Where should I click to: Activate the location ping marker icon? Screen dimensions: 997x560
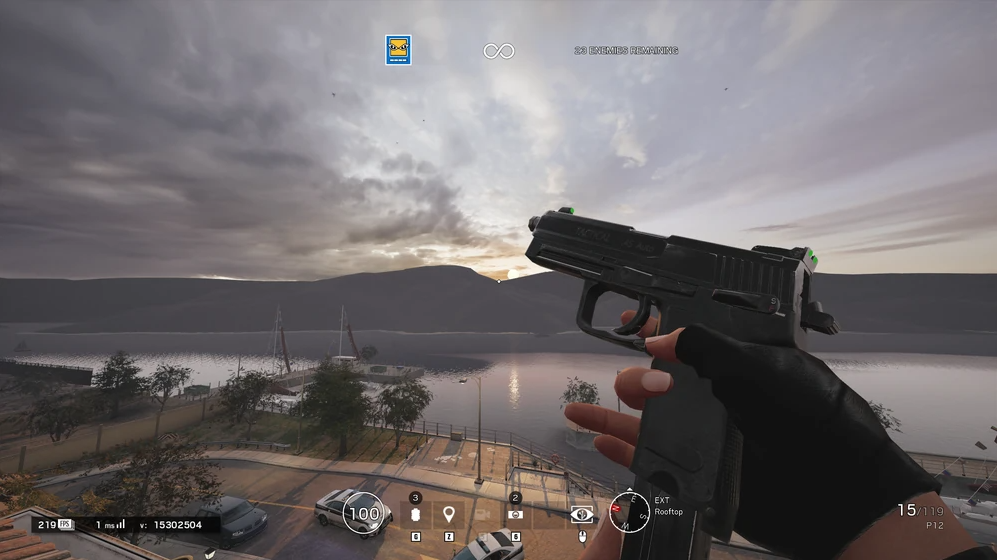[x=449, y=514]
